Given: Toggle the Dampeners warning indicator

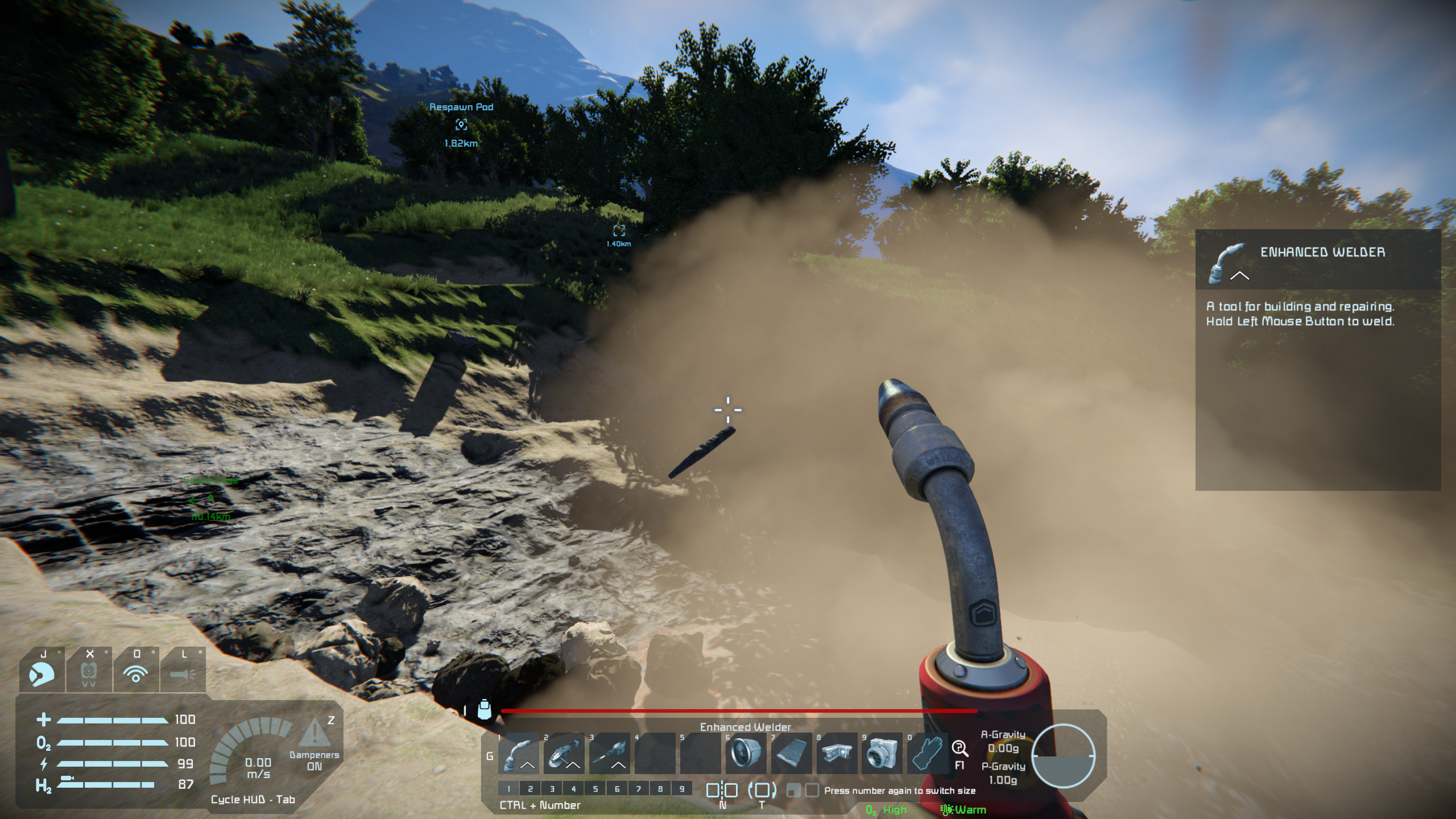Looking at the screenshot, I should coord(314,734).
